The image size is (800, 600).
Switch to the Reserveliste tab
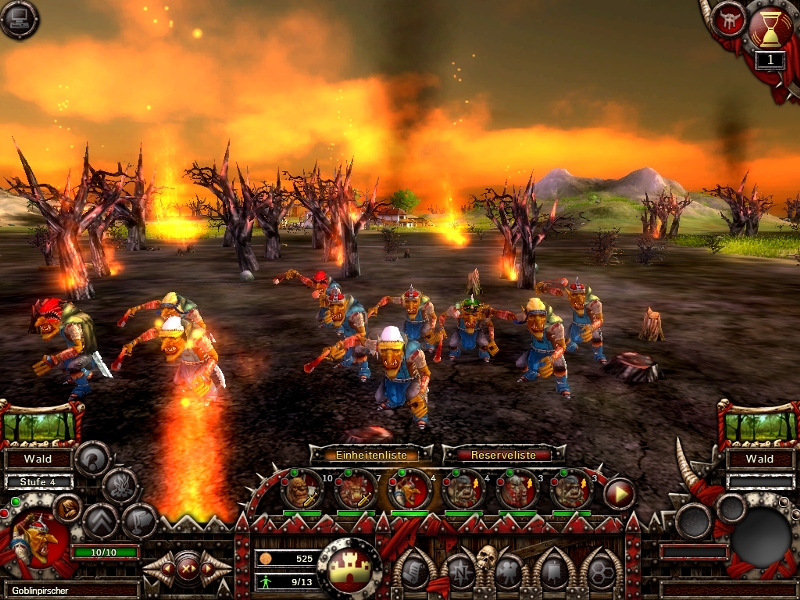coord(497,454)
